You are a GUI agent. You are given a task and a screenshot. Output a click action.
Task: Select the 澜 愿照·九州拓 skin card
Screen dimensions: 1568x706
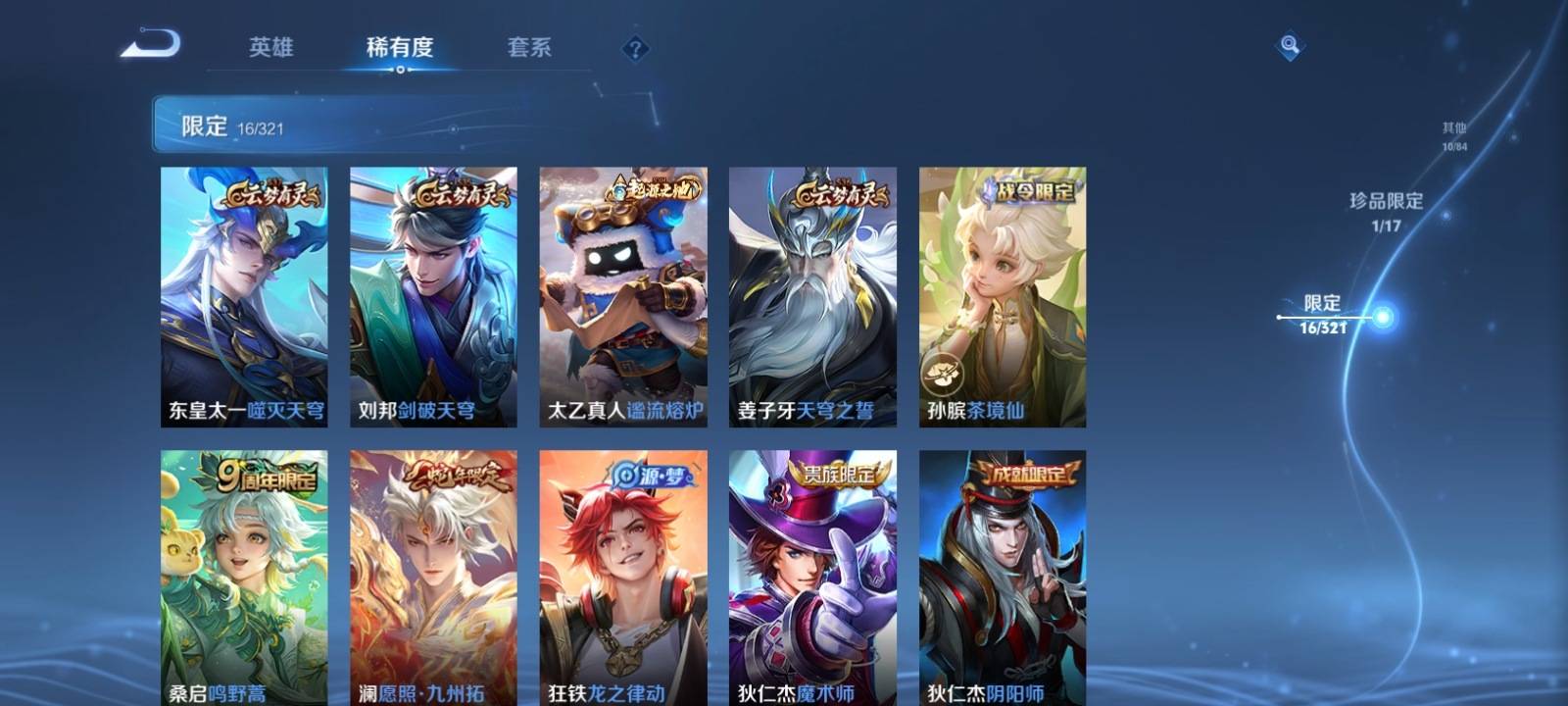(433, 579)
